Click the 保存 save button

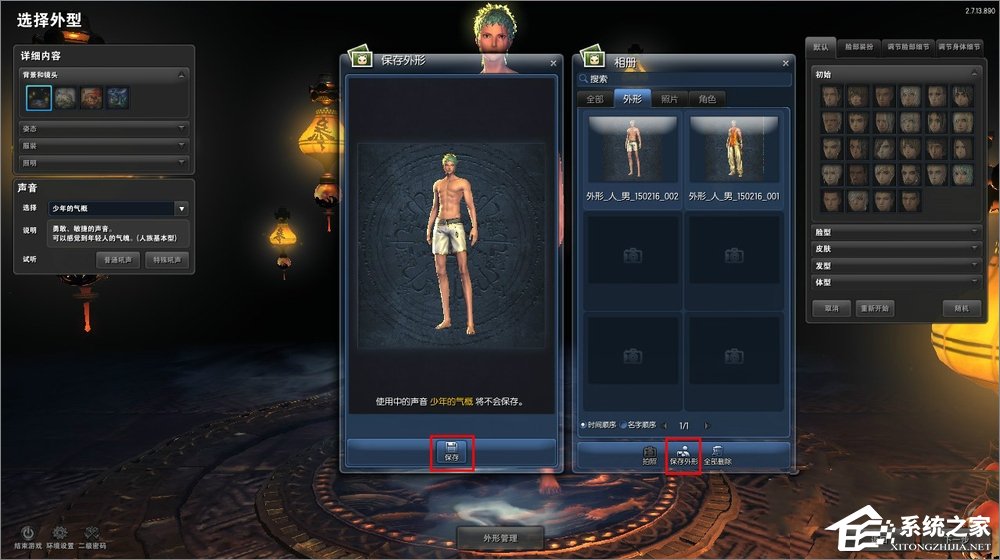(451, 451)
